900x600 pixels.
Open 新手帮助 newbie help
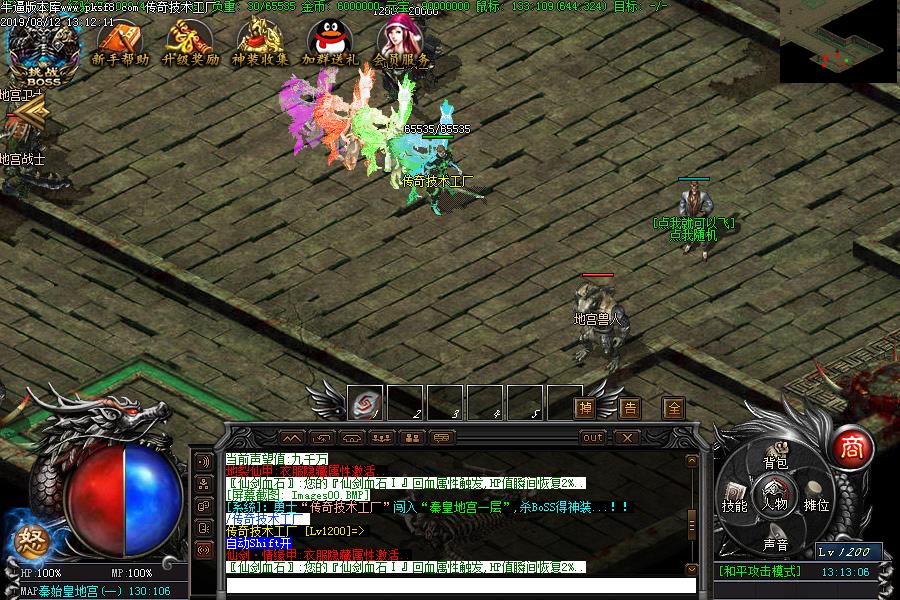click(120, 45)
